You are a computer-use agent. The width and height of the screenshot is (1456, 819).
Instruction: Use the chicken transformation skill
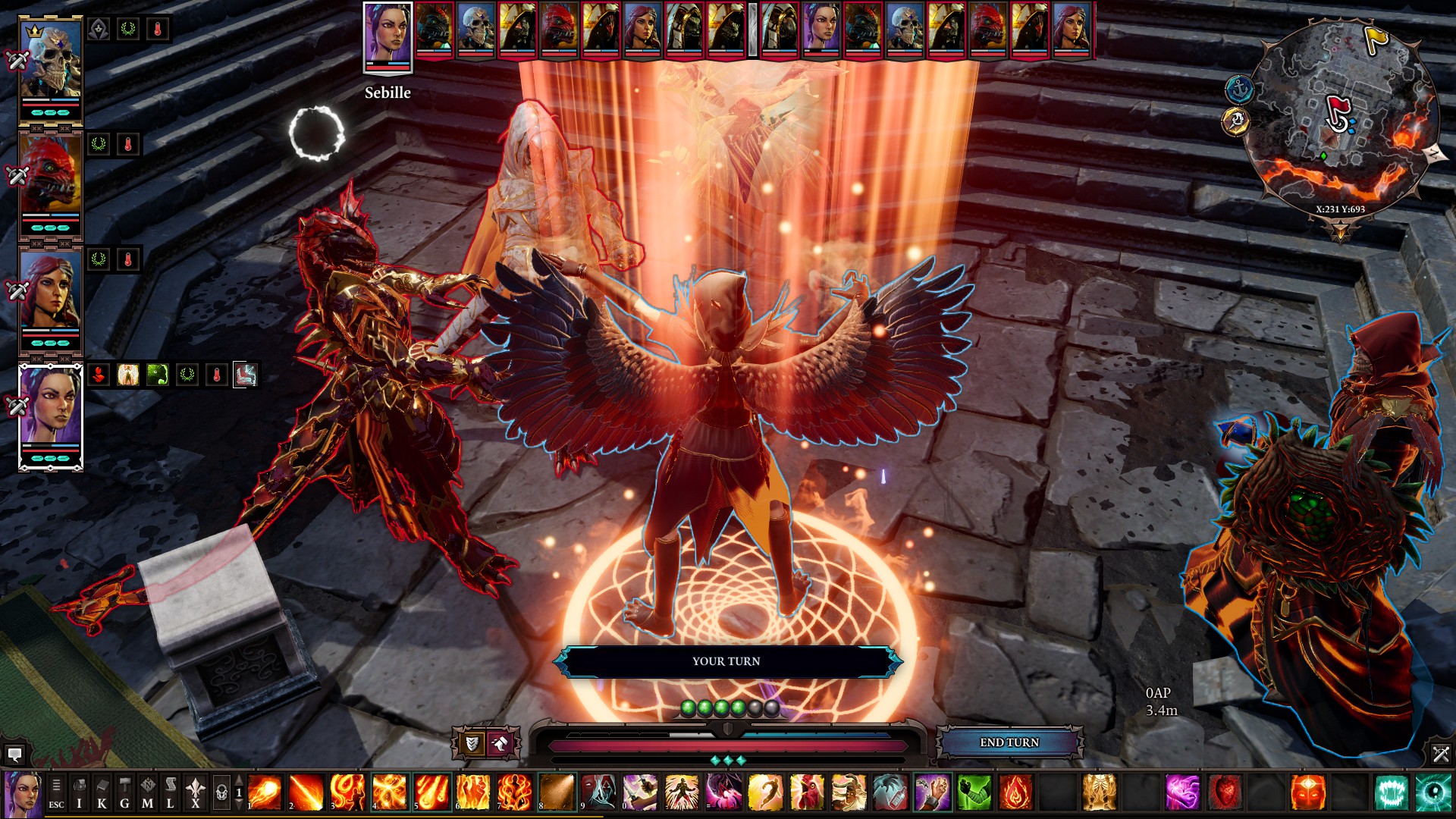coord(807,792)
